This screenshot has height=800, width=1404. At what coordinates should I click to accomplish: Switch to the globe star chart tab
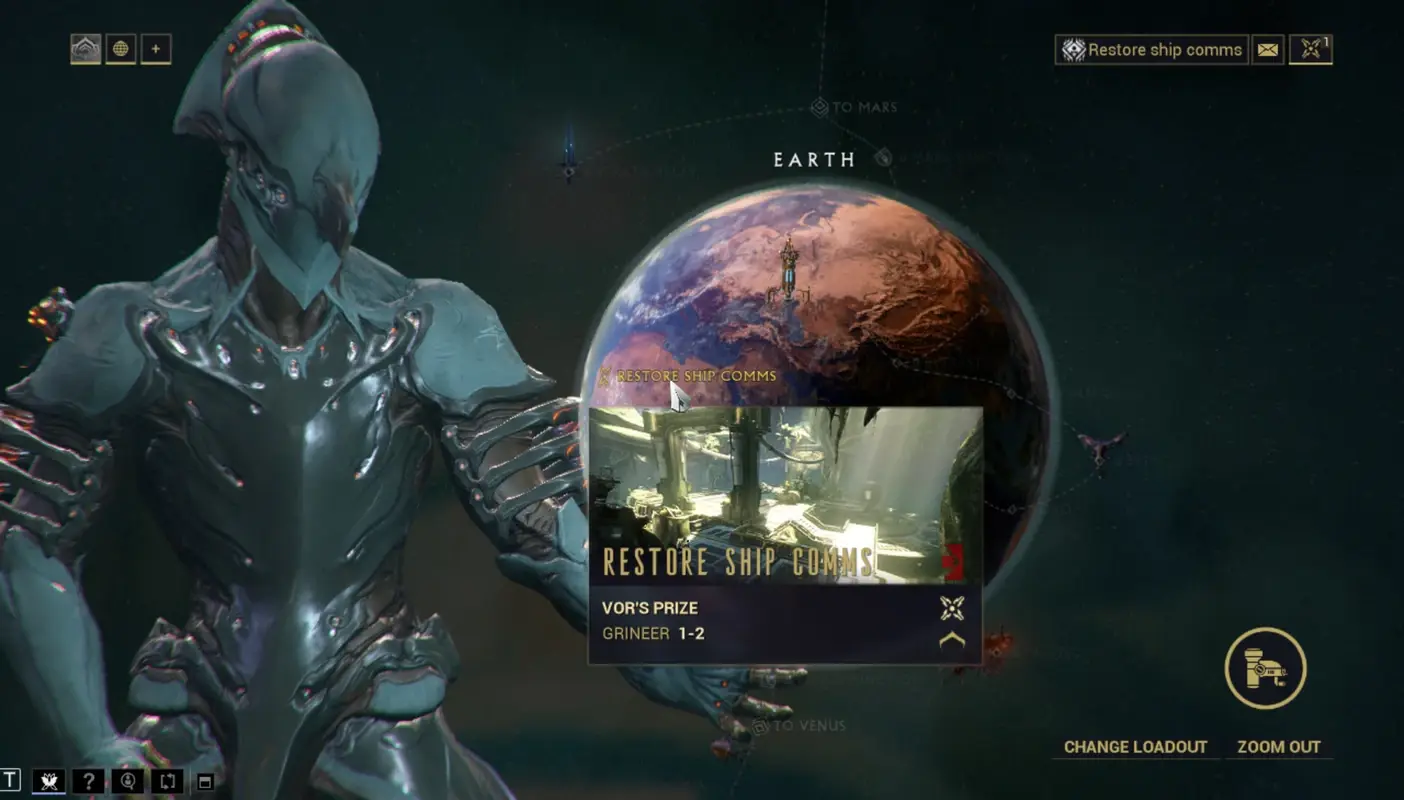click(121, 49)
